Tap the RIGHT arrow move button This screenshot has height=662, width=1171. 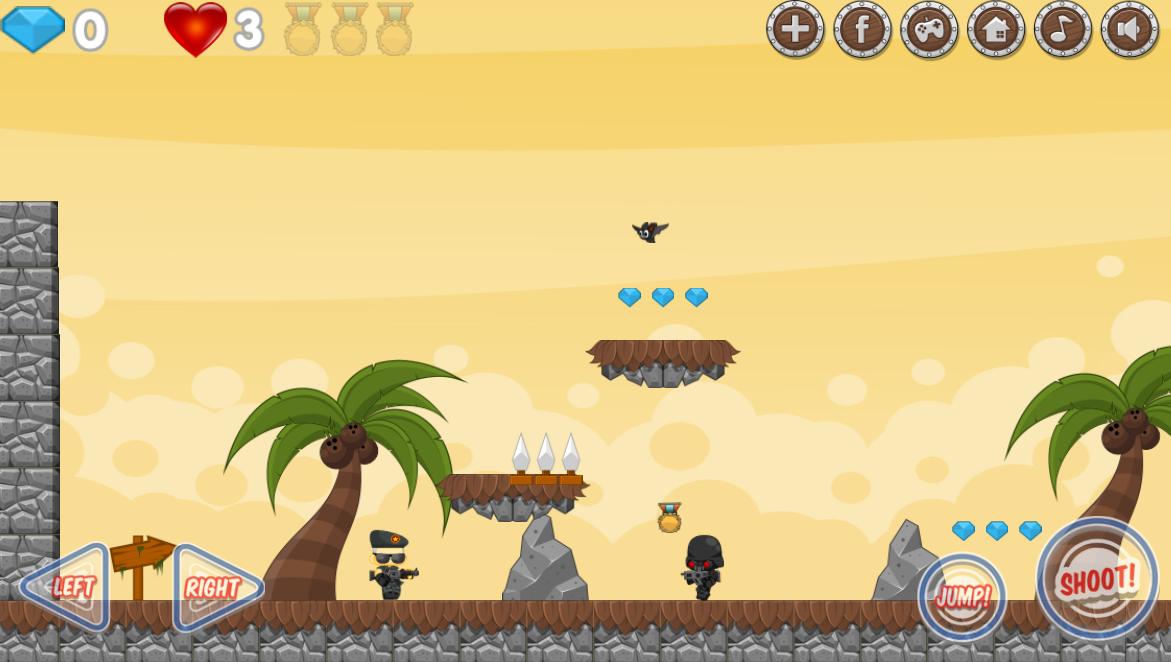(216, 588)
